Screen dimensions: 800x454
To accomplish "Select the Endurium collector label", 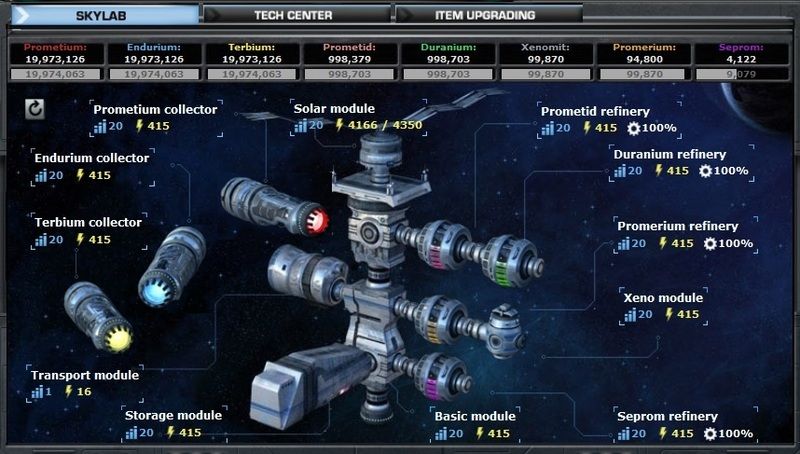I will (x=91, y=158).
